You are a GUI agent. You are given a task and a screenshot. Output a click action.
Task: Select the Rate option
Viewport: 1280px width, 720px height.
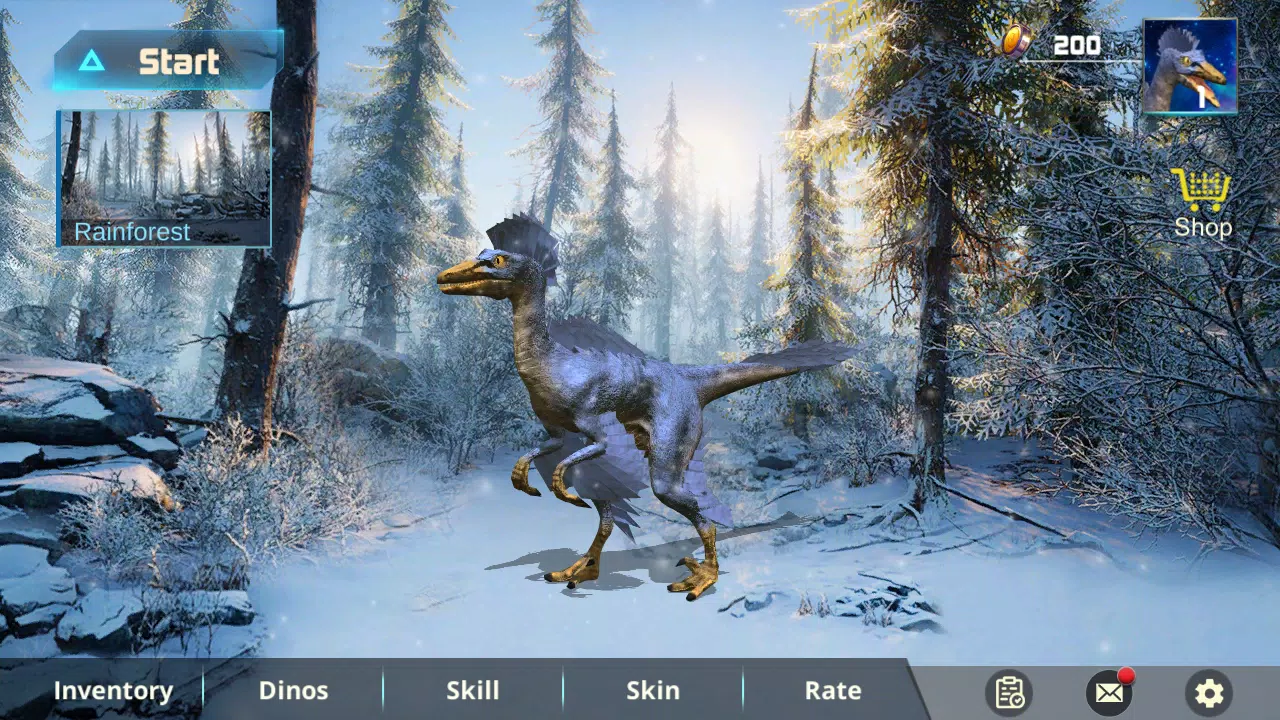[x=832, y=690]
